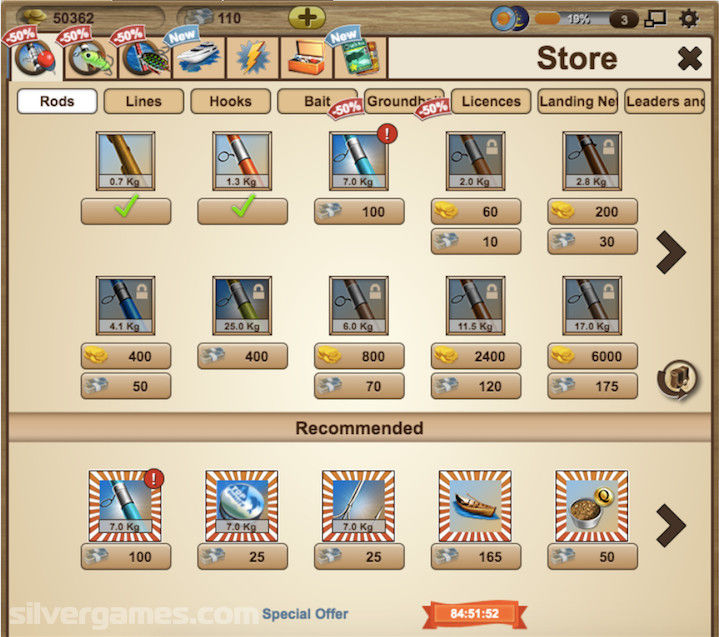719x637 pixels.
Task: Buy the 7.0 Kg rod for 100
Action: [359, 211]
